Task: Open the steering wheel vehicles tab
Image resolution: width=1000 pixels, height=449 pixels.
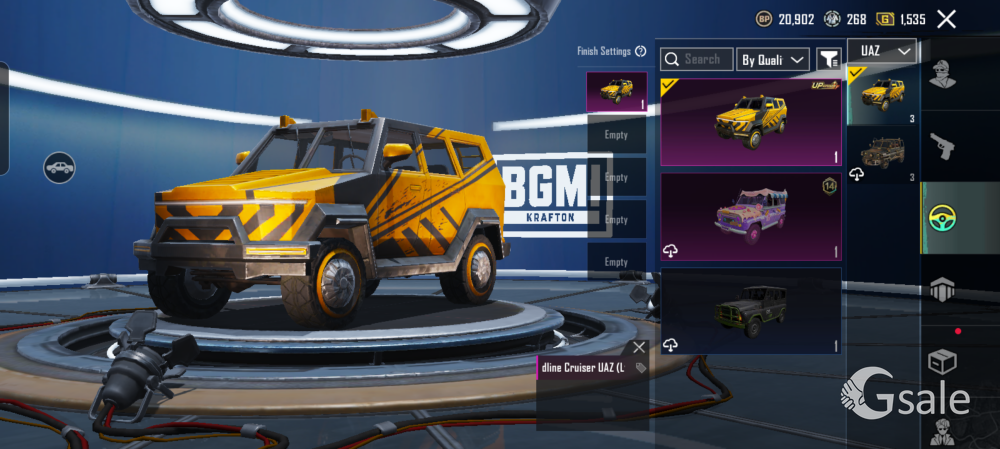Action: [940, 217]
